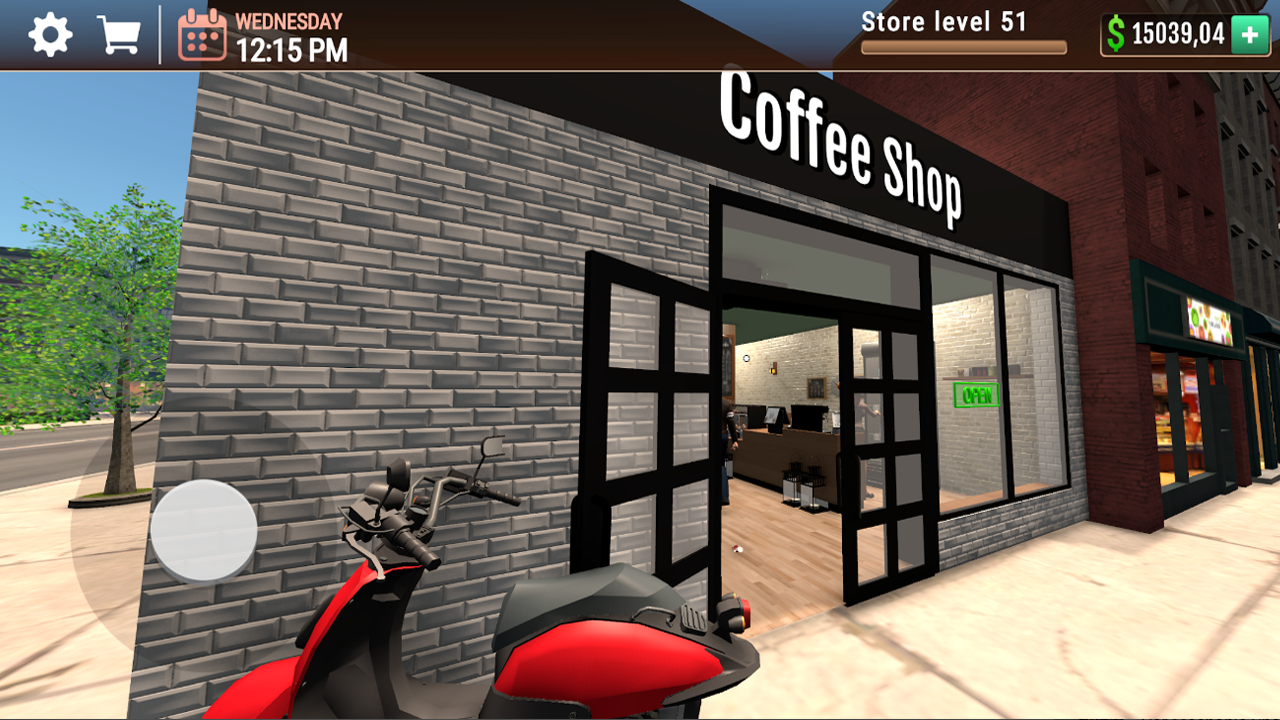Image resolution: width=1280 pixels, height=720 pixels.
Task: Open the settings gear icon
Action: (x=48, y=32)
